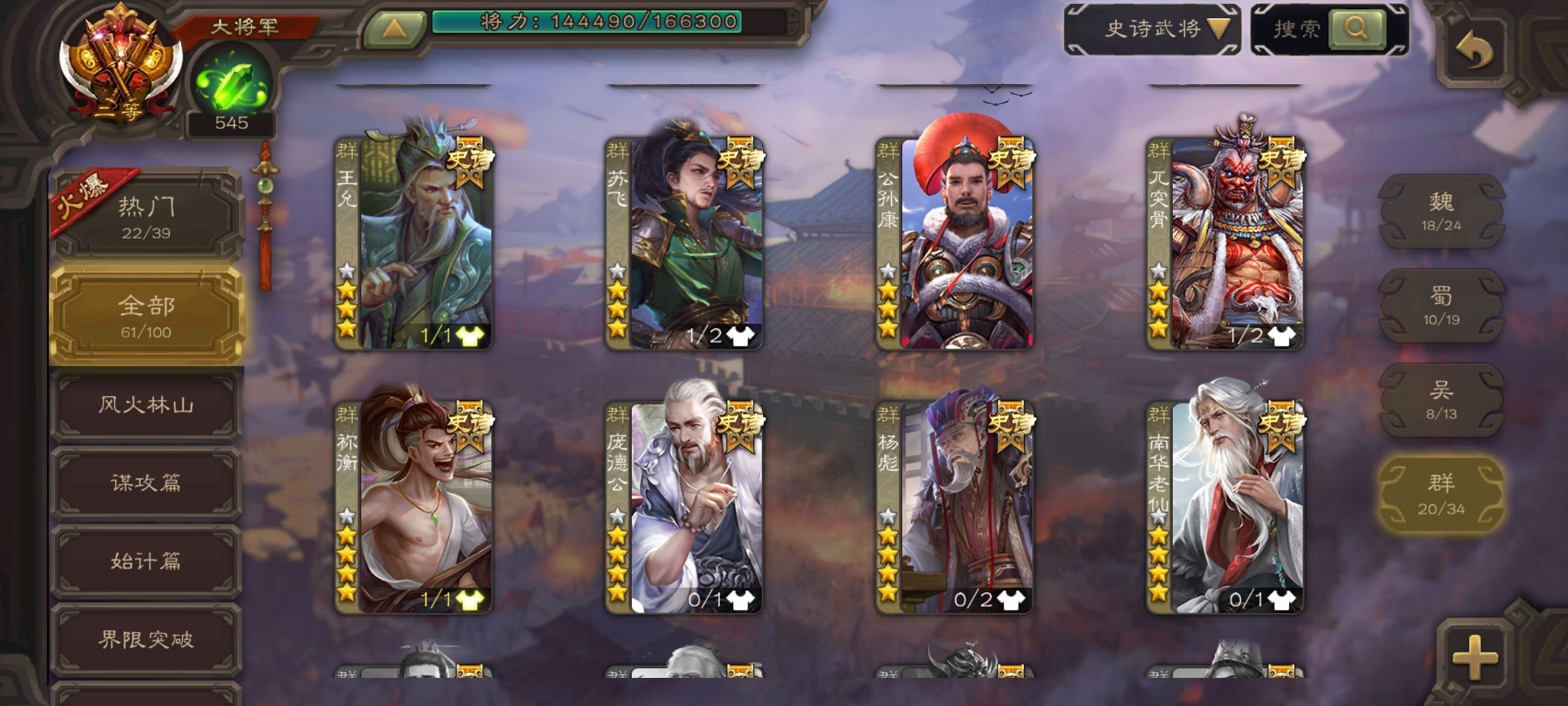Collapse the 将力 bar with the up arrow
The image size is (1568, 706).
pos(393,29)
